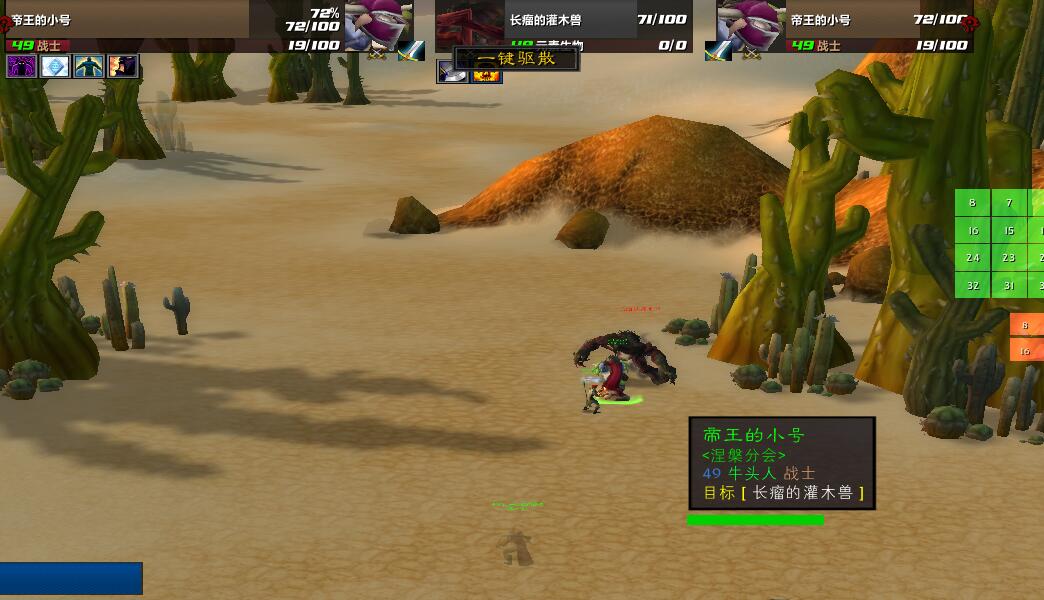
Task: Click the dark silhouette with flame buff icon
Action: 123,67
